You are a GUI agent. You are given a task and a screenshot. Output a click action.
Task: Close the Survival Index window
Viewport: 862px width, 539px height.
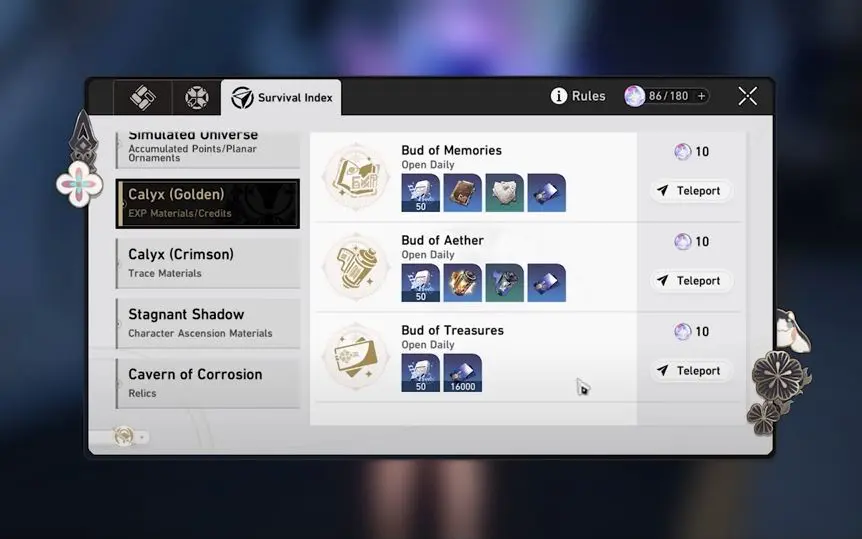tap(747, 96)
